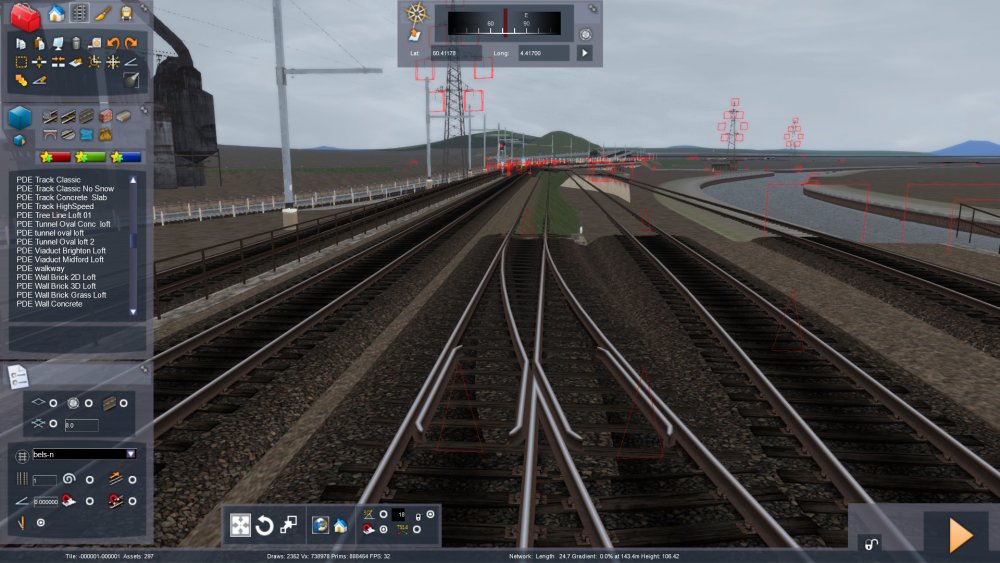Click the four-arrow move tool

[x=240, y=526]
